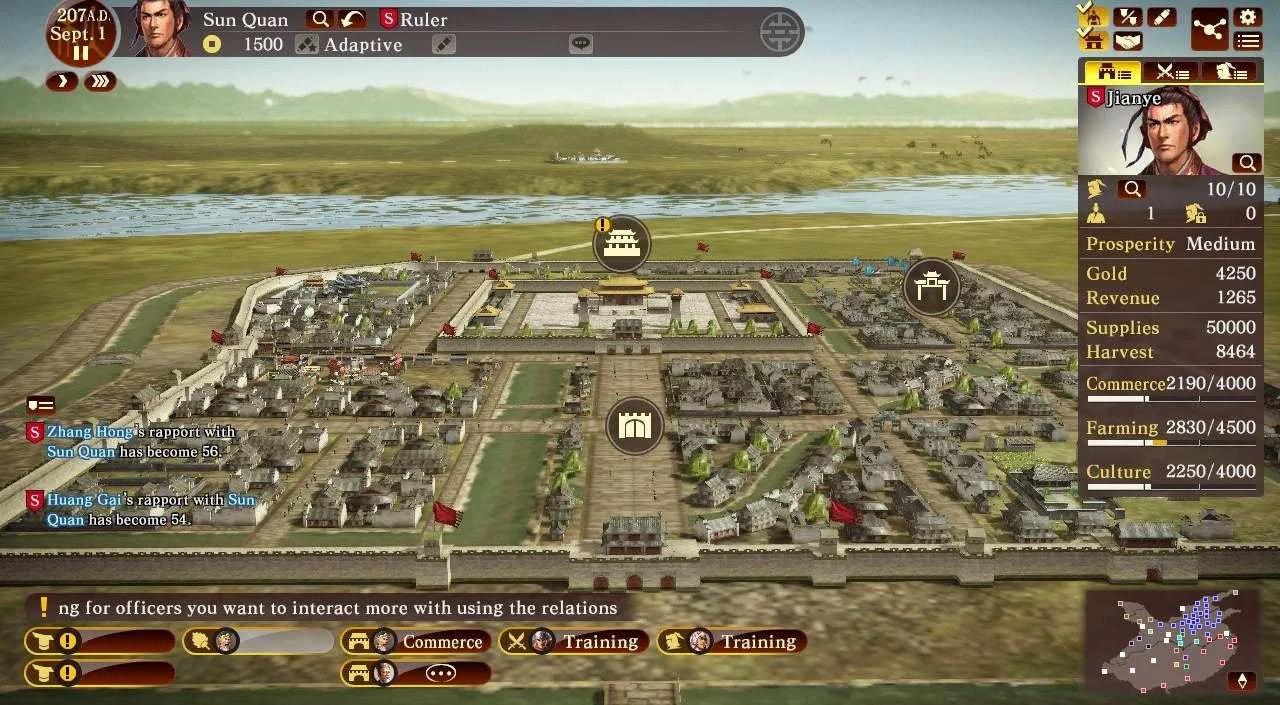Click the magnifier on Jianye's governor portrait
This screenshot has height=705, width=1280.
coord(1247,162)
